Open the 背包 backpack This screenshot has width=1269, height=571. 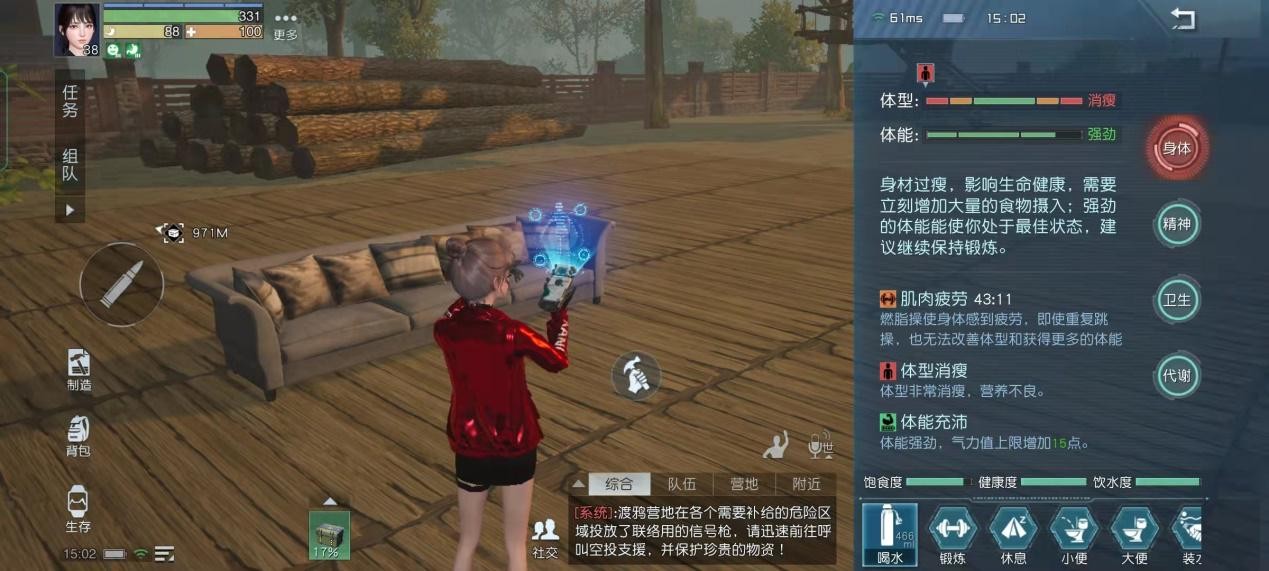pos(78,436)
